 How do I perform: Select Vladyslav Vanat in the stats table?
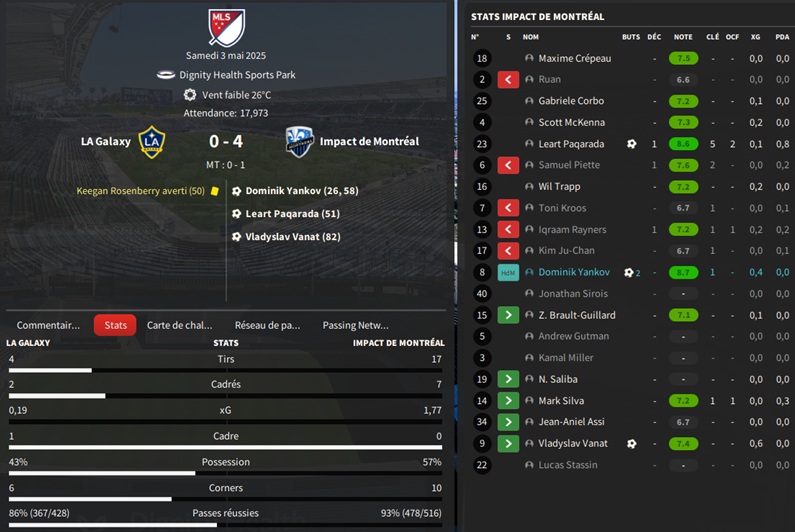pos(574,443)
